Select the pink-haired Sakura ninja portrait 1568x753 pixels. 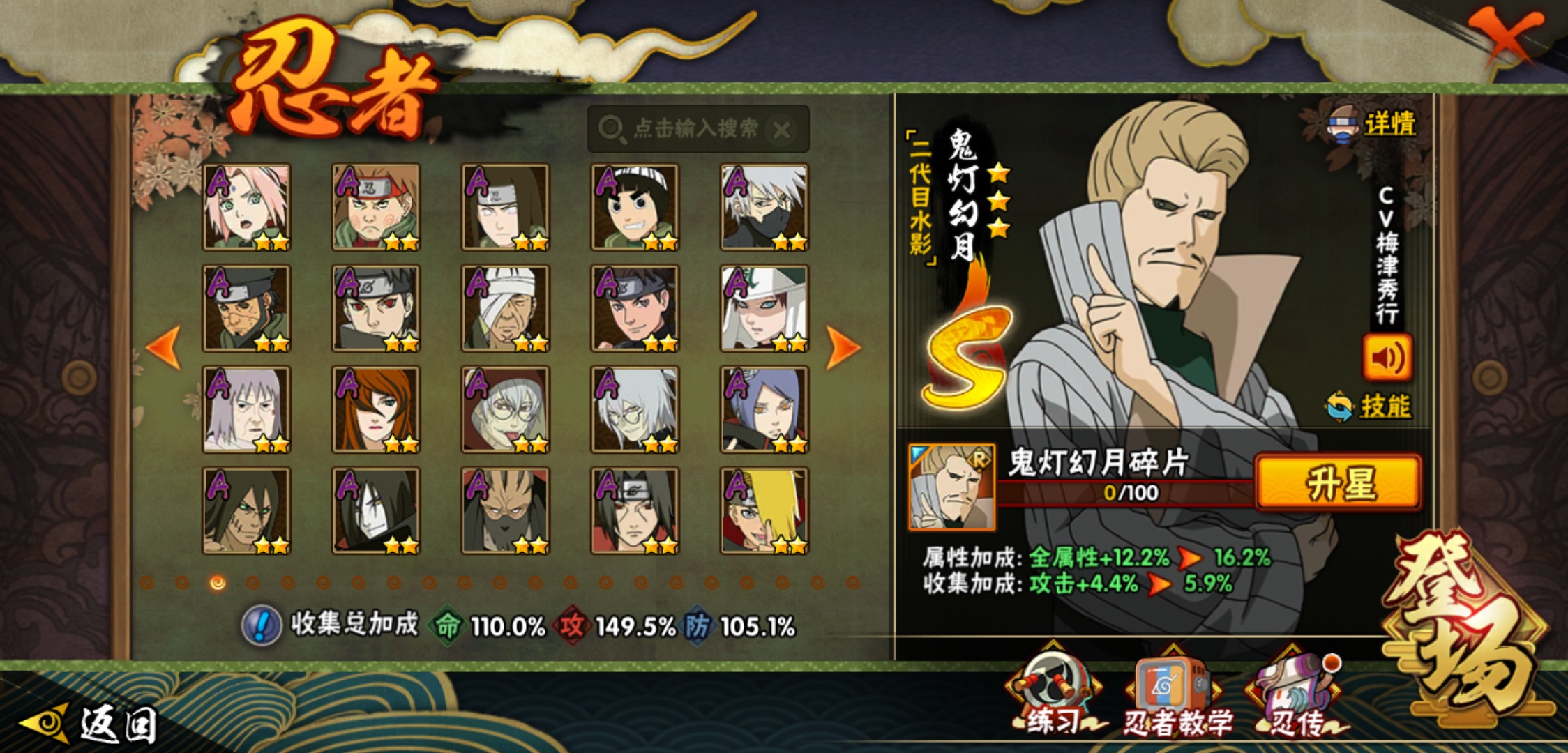point(246,207)
